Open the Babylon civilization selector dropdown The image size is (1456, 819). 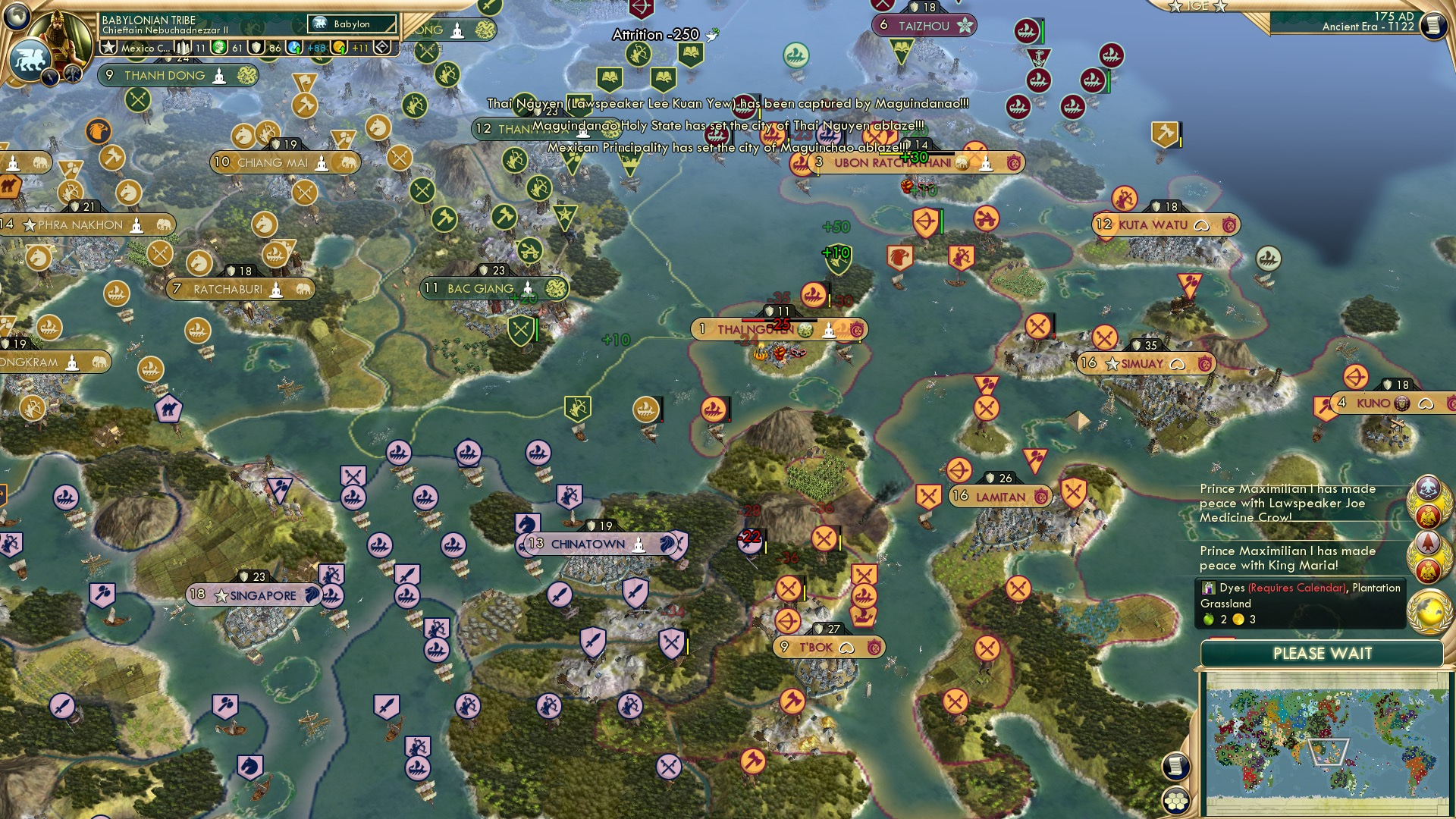coord(351,24)
